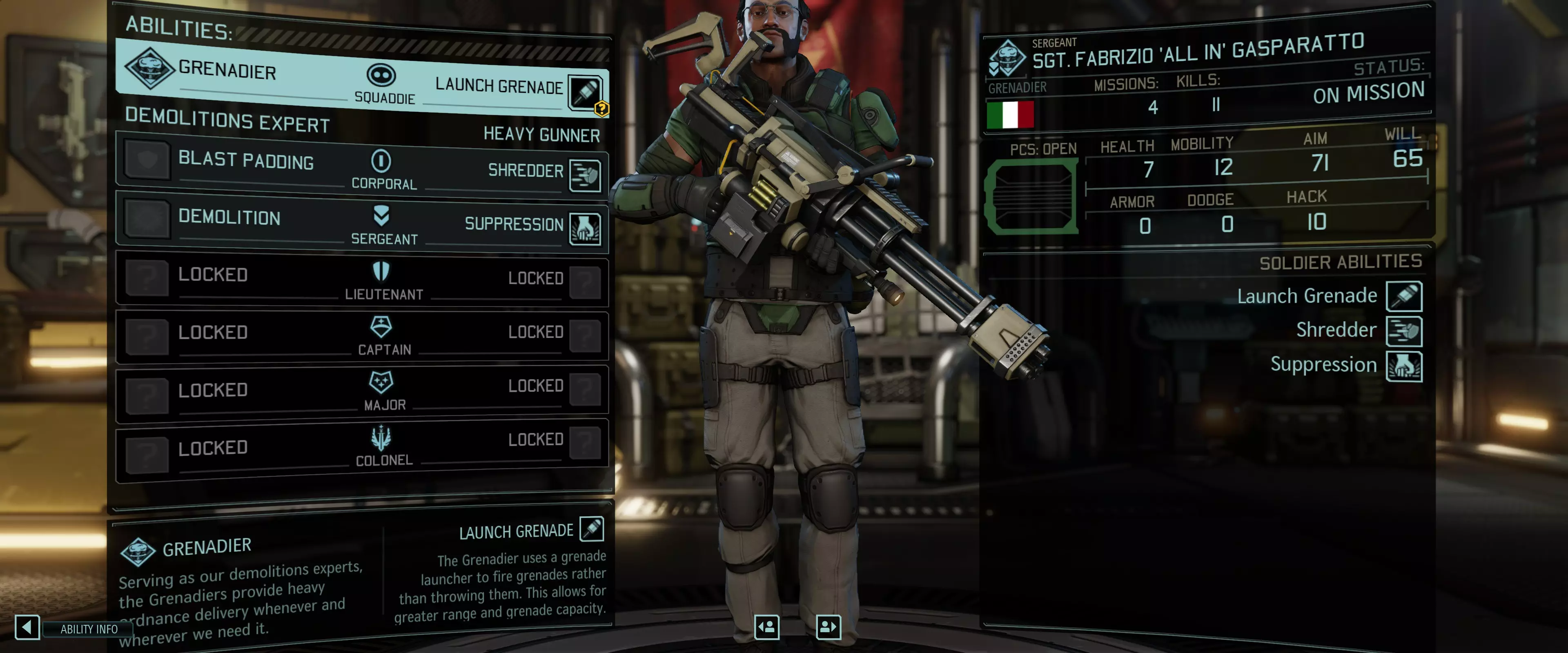The image size is (1568, 653).
Task: Click the back arrow button
Action: [27, 627]
